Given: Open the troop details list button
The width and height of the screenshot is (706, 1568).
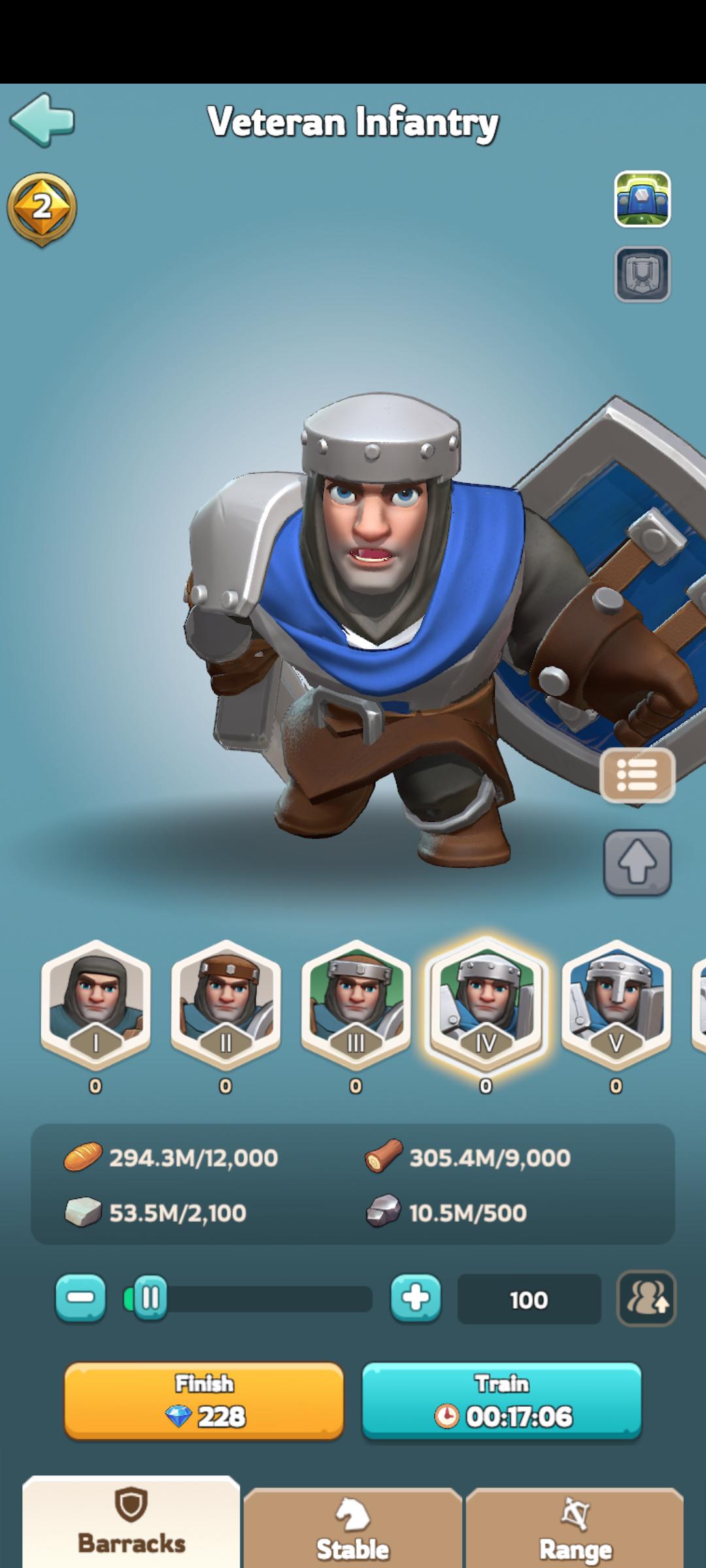Looking at the screenshot, I should [637, 776].
